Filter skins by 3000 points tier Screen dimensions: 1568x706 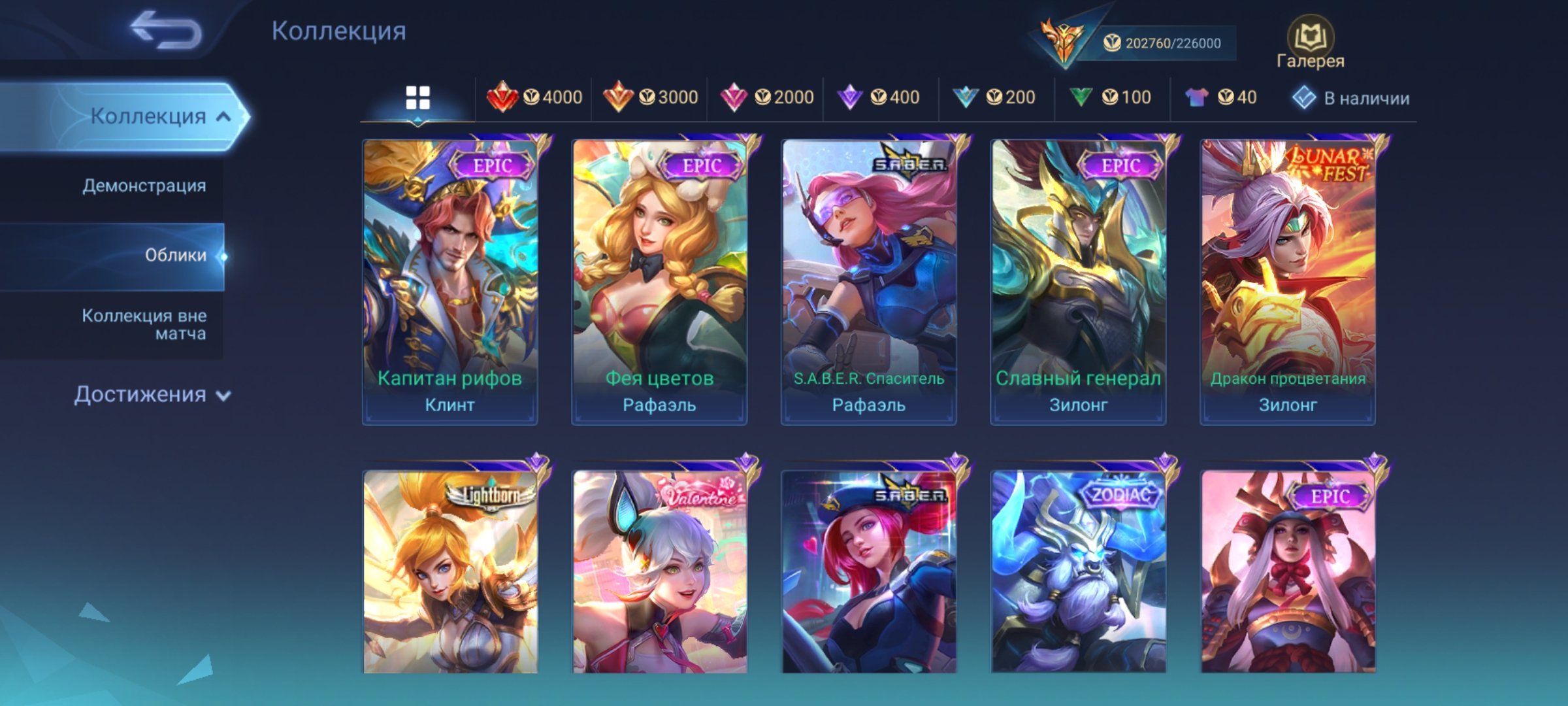pos(650,97)
